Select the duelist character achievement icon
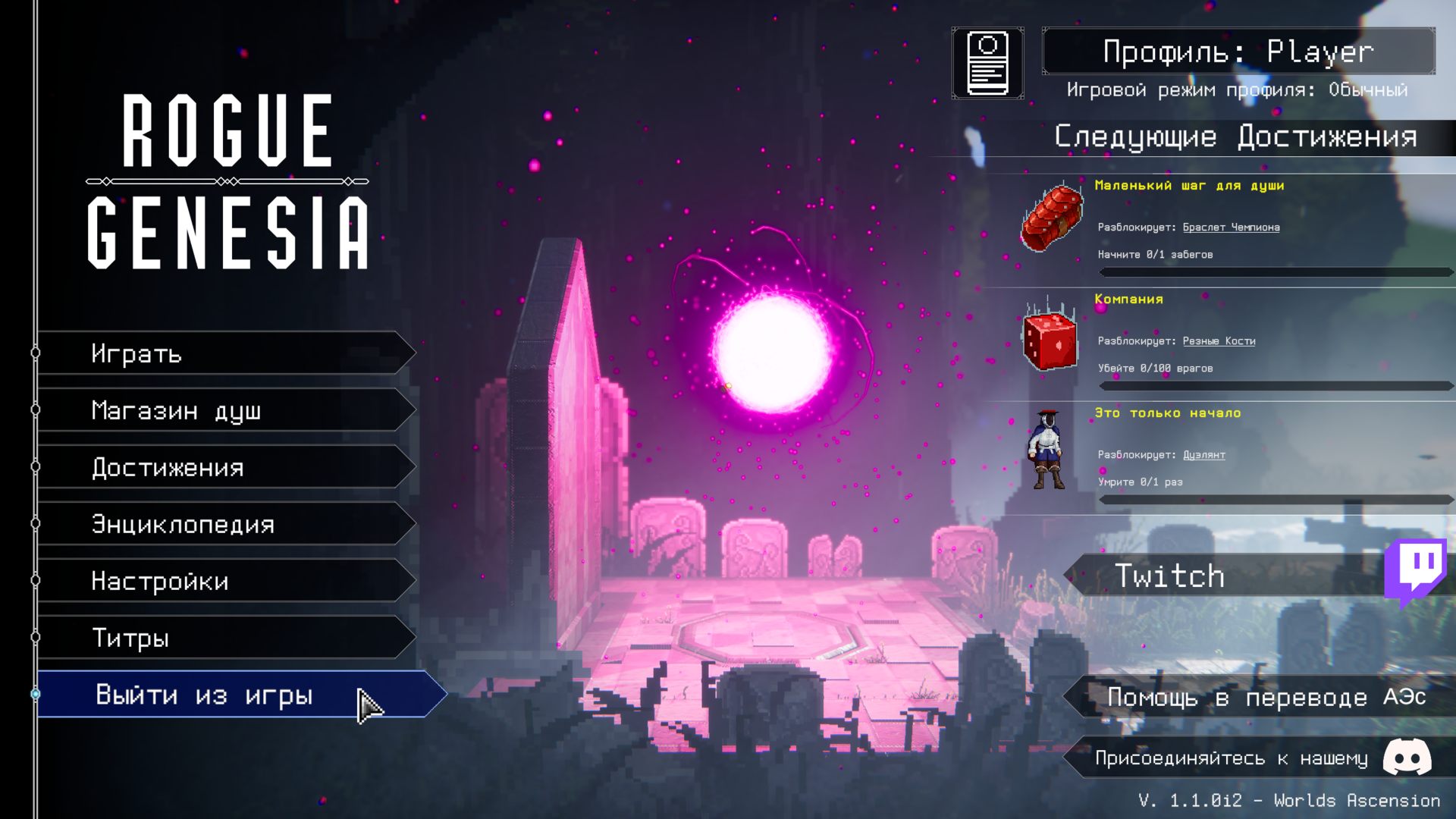1456x819 pixels. [1048, 450]
